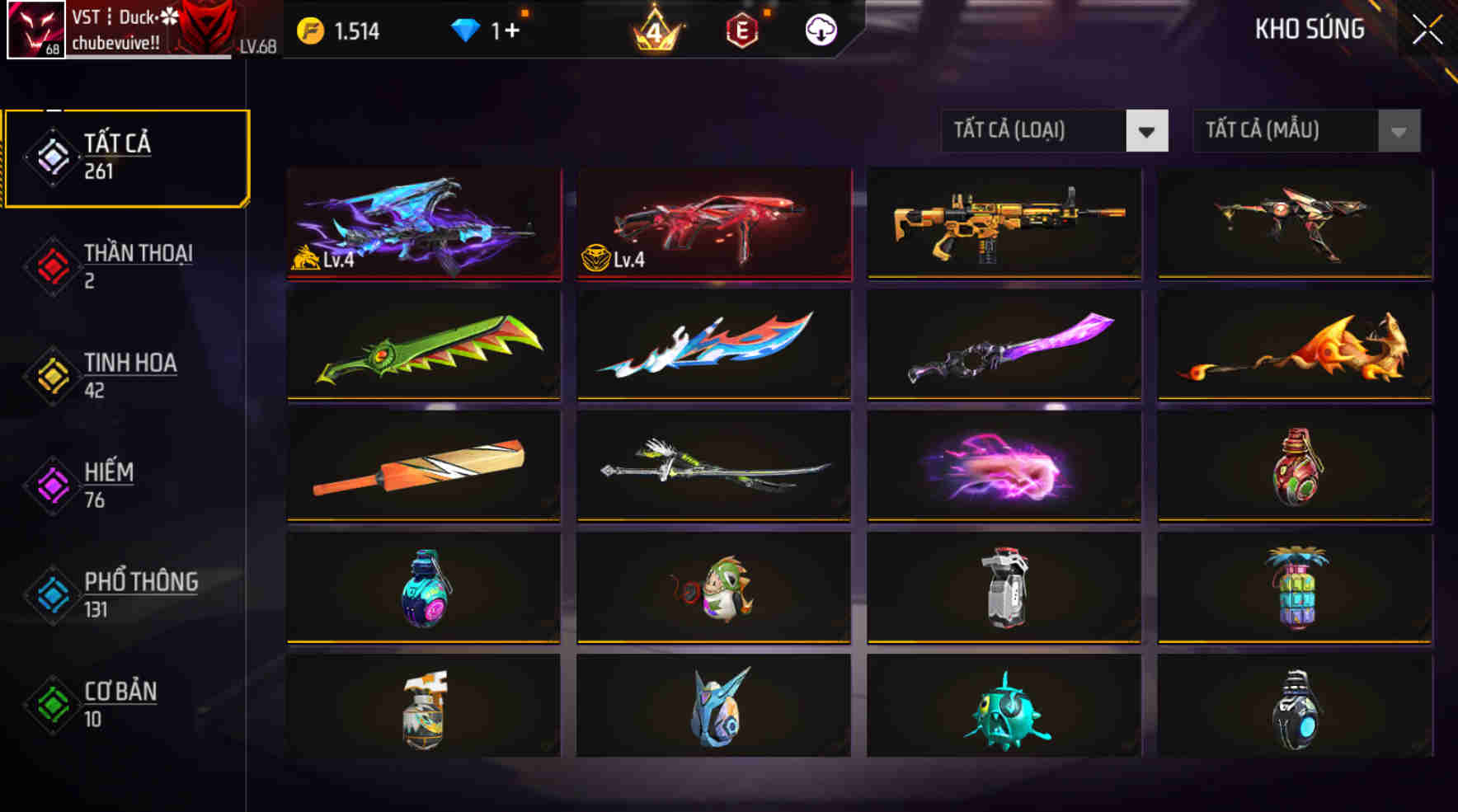The image size is (1458, 812).
Task: Select the blue dragon weapon skin Lv.4
Action: point(423,224)
